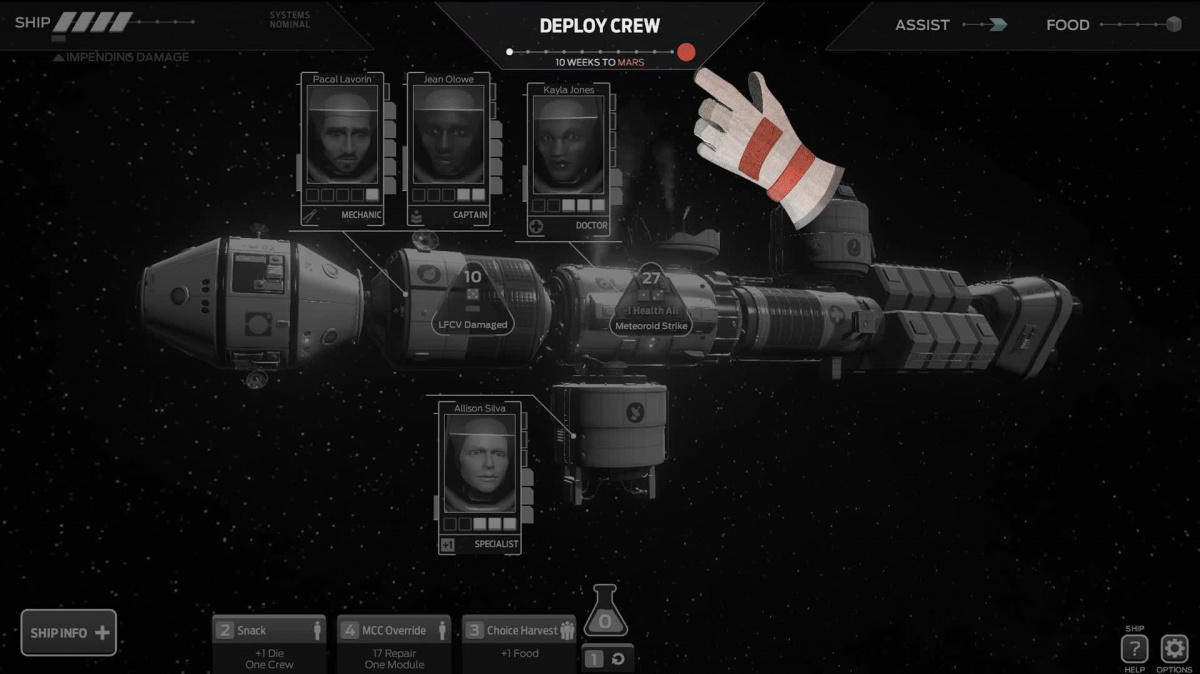Screen dimensions: 1200x674
Task: Choose the MCC Override card
Action: pos(393,643)
